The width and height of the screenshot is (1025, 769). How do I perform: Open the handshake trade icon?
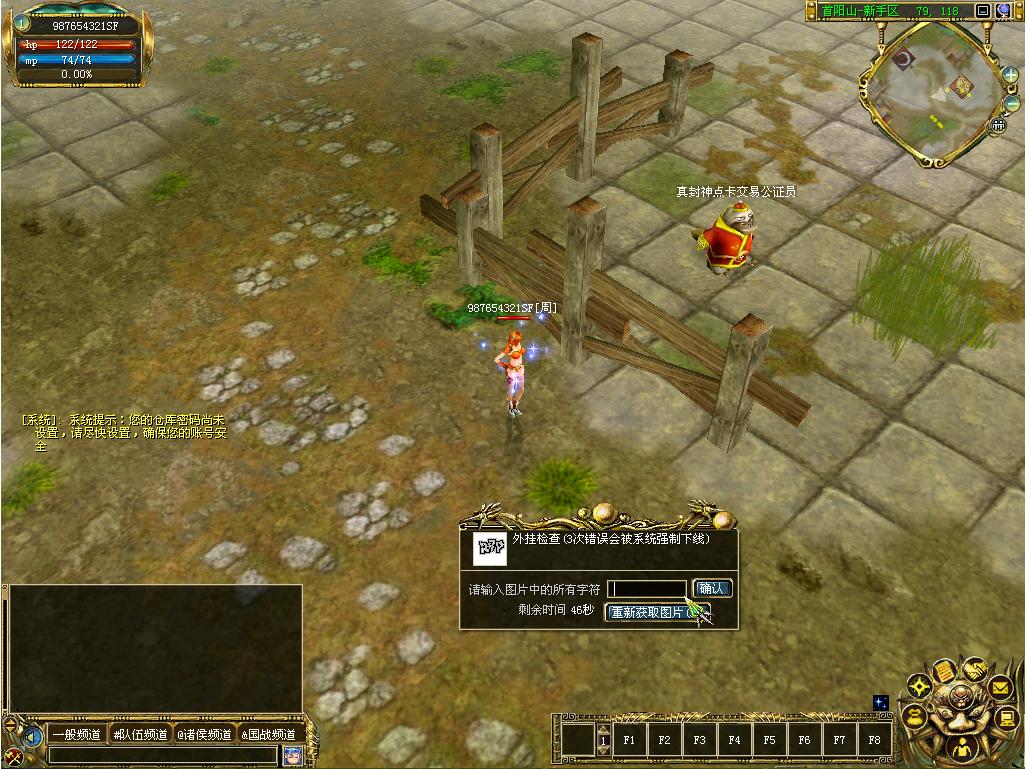click(974, 668)
